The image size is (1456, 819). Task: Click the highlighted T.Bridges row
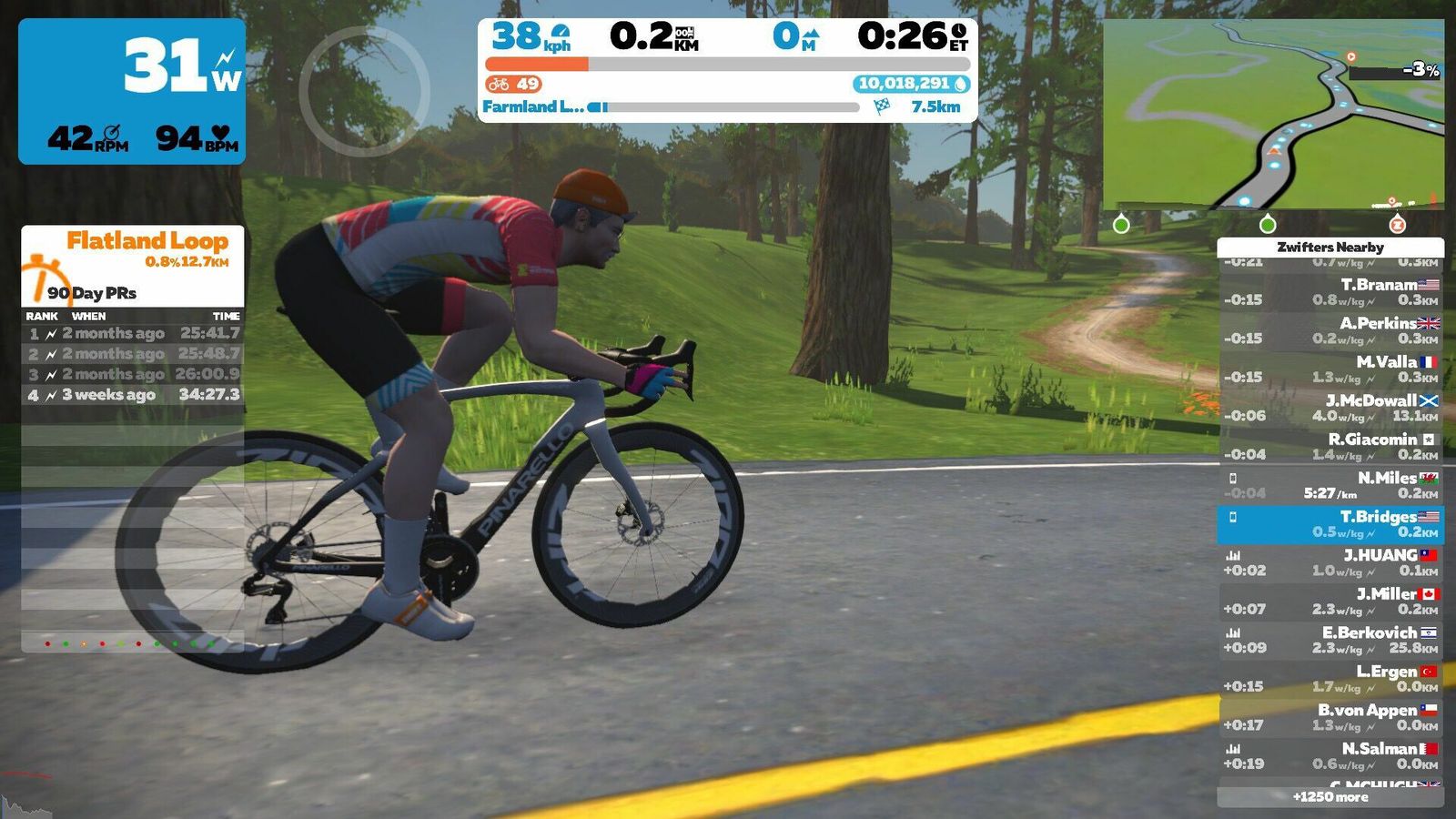tap(1330, 524)
